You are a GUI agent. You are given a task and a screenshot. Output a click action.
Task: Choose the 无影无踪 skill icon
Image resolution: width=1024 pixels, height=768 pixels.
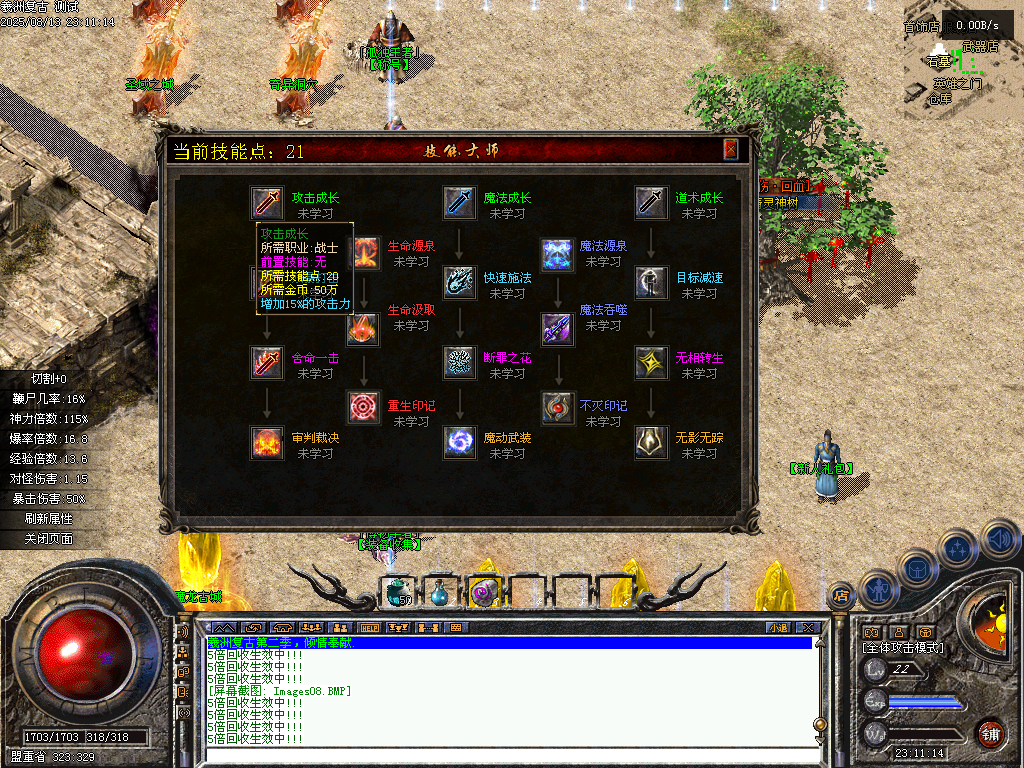(651, 442)
